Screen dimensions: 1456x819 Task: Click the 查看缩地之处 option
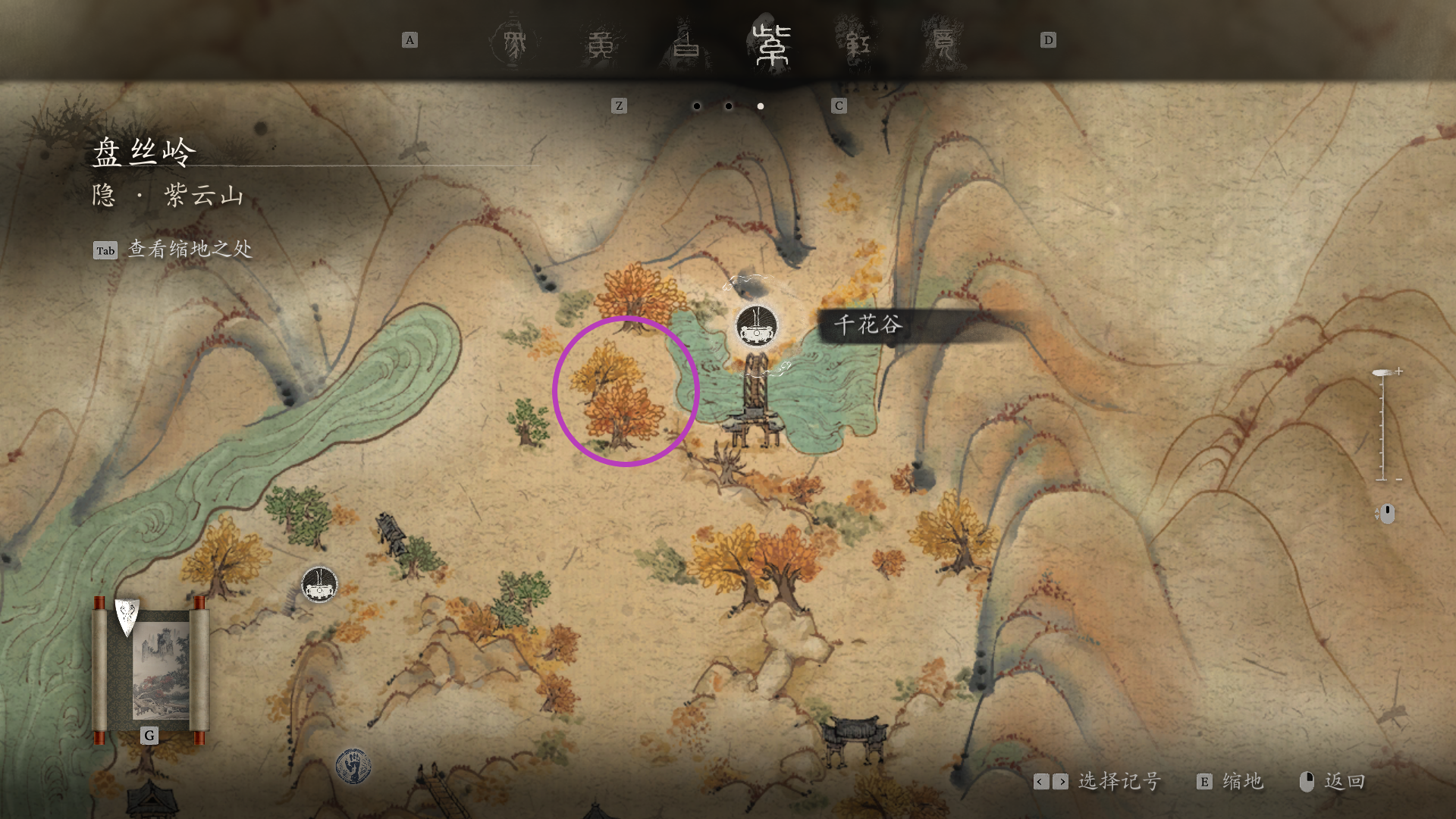coord(190,249)
